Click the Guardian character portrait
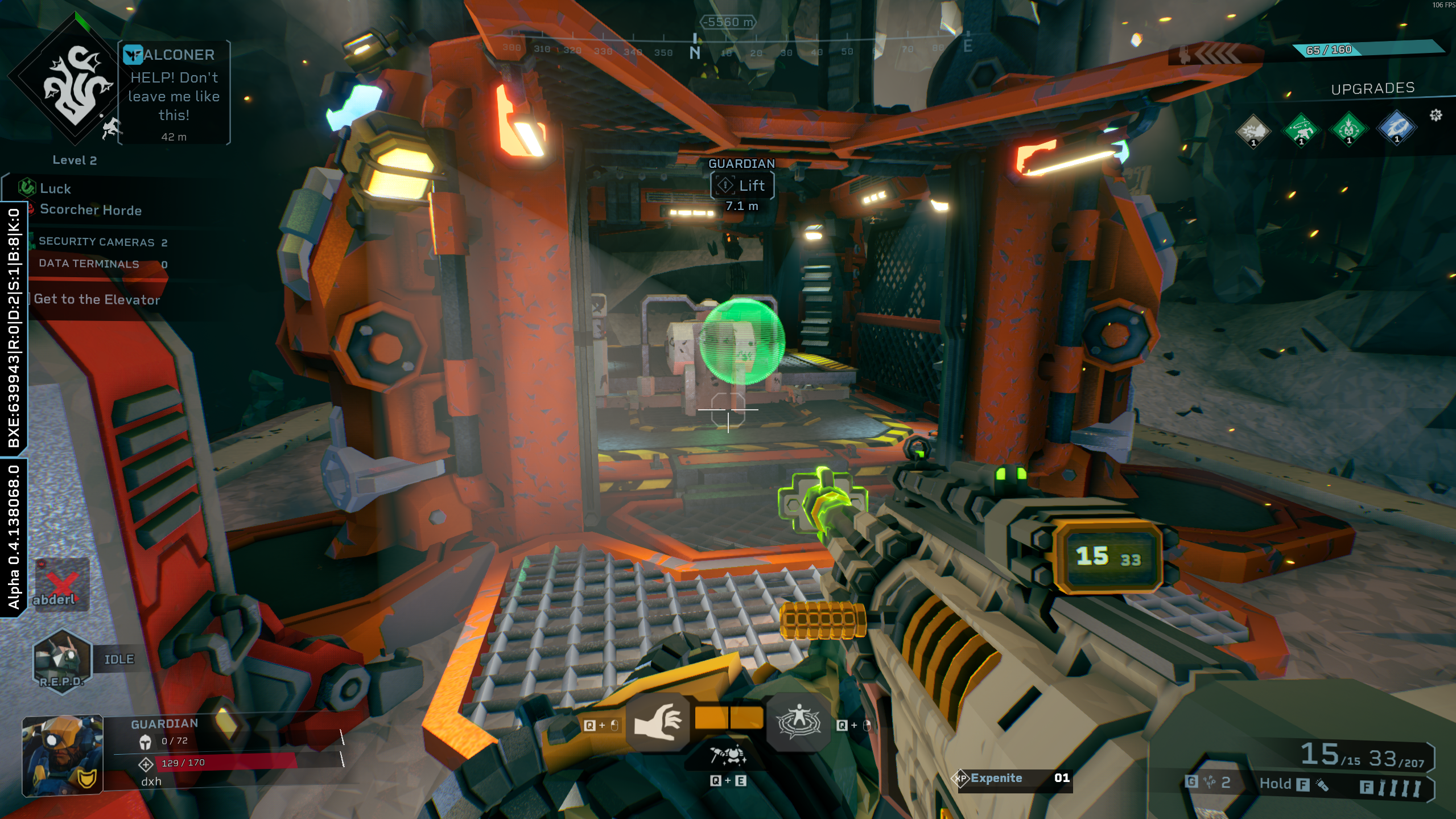This screenshot has height=819, width=1456. pos(63,754)
